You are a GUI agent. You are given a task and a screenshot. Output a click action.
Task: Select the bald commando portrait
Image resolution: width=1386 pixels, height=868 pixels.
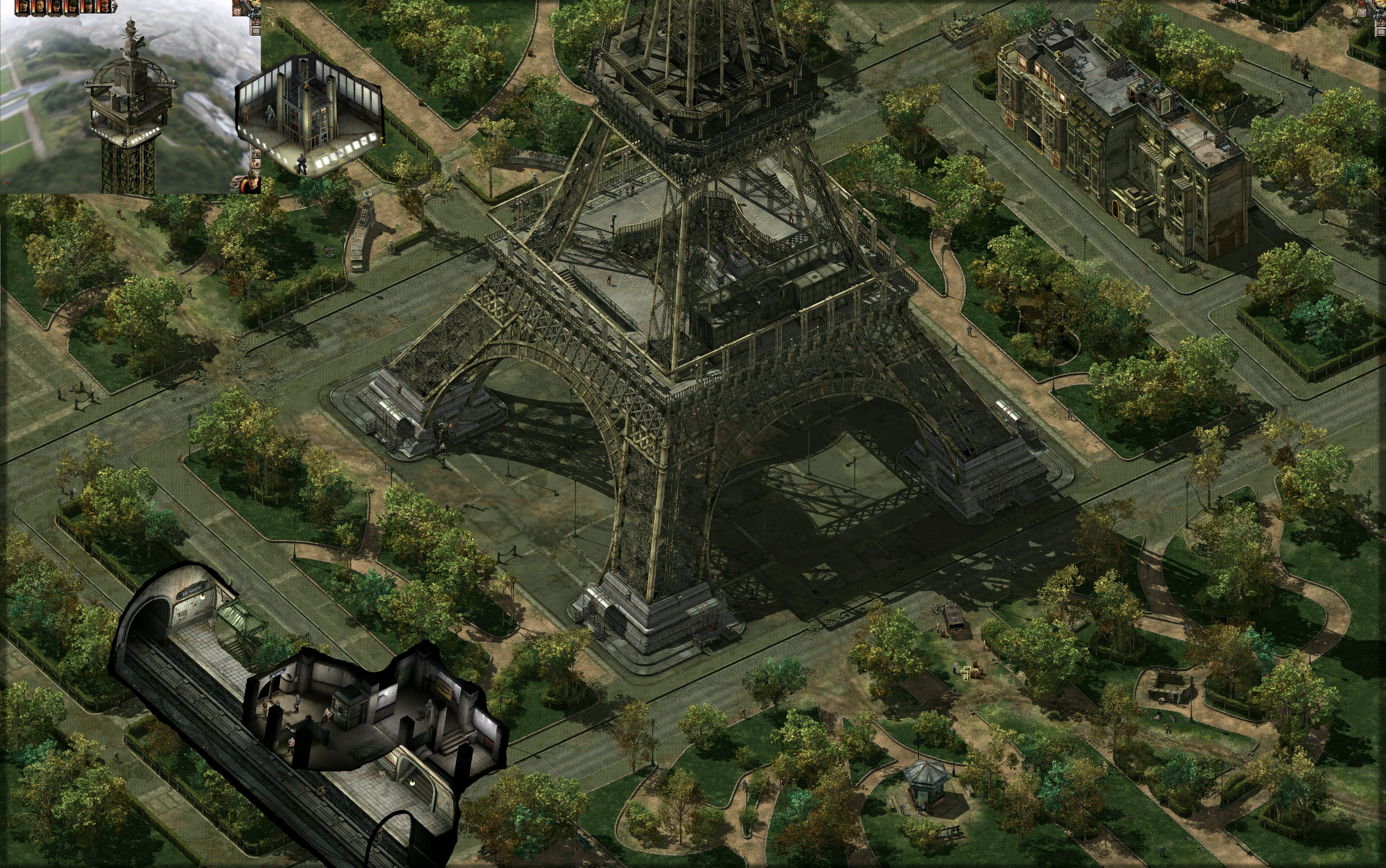40,6
